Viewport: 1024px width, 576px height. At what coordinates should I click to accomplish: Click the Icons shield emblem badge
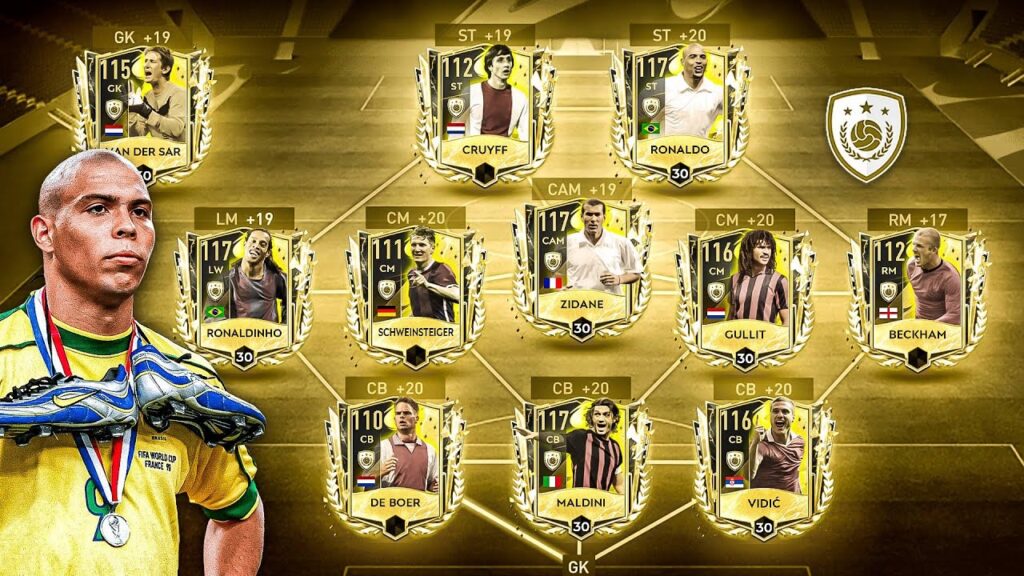click(x=865, y=135)
